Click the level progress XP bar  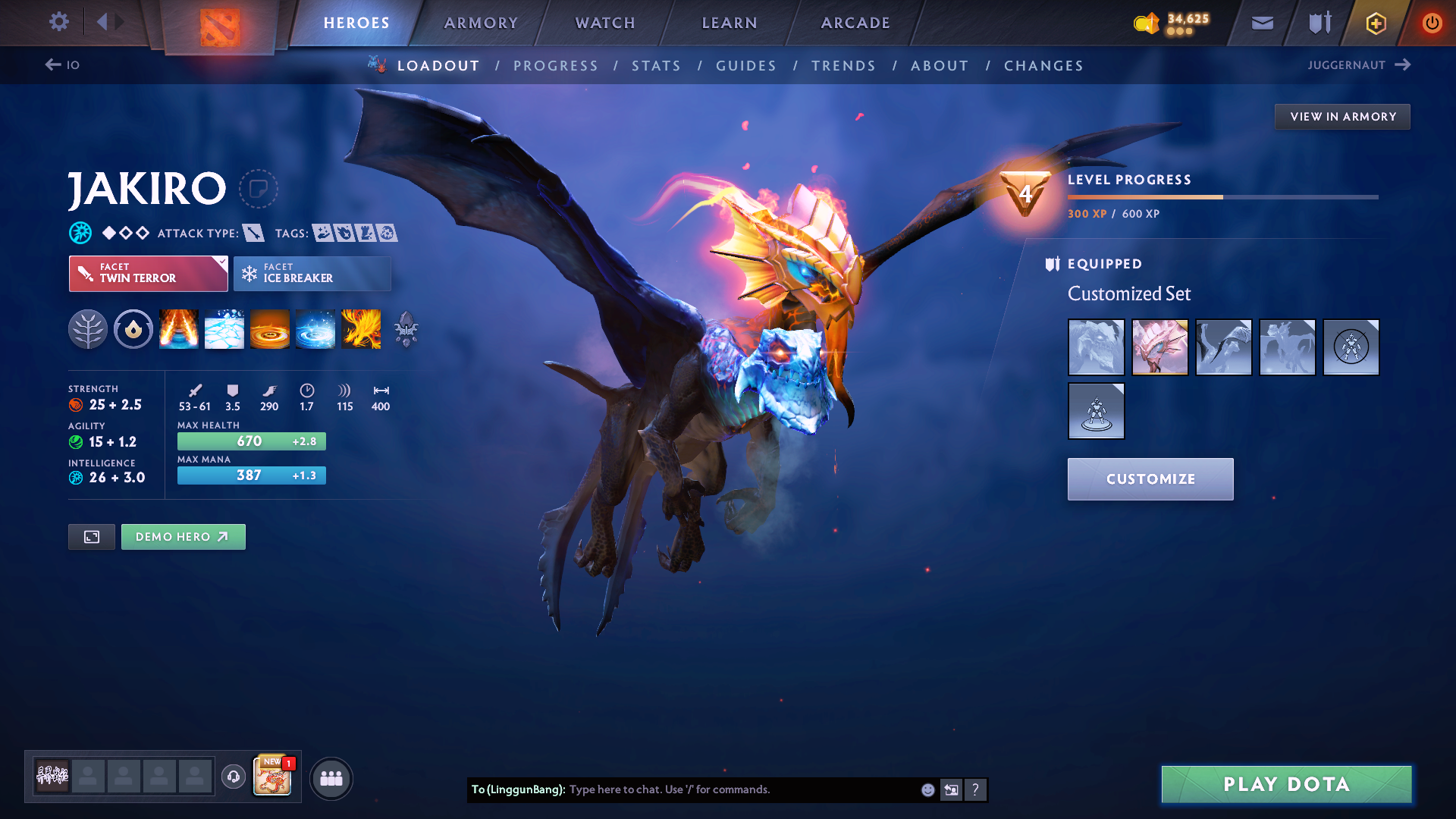tap(1221, 196)
